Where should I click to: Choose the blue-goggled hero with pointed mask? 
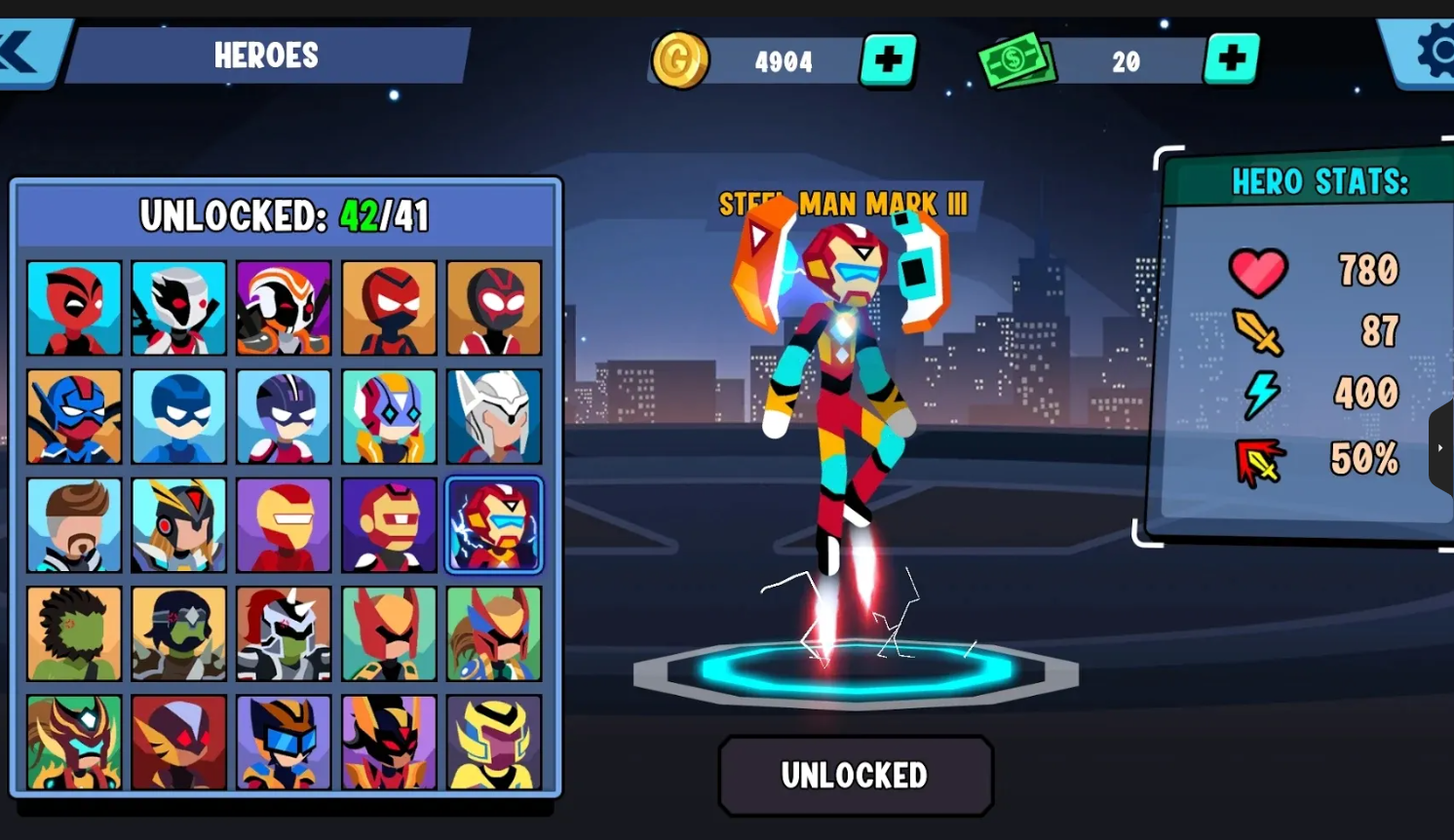point(284,742)
